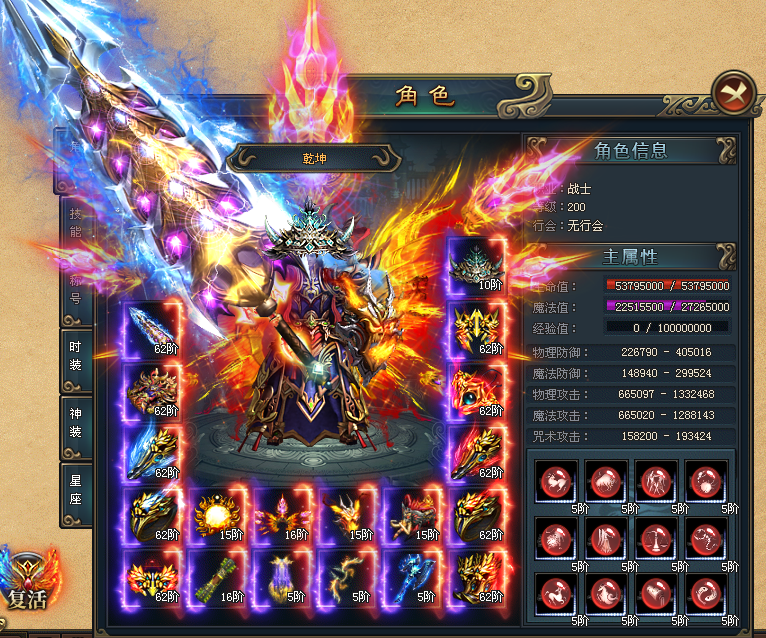Open the 神装 divine gear tab
Viewport: 766px width, 638px height.
[x=76, y=427]
